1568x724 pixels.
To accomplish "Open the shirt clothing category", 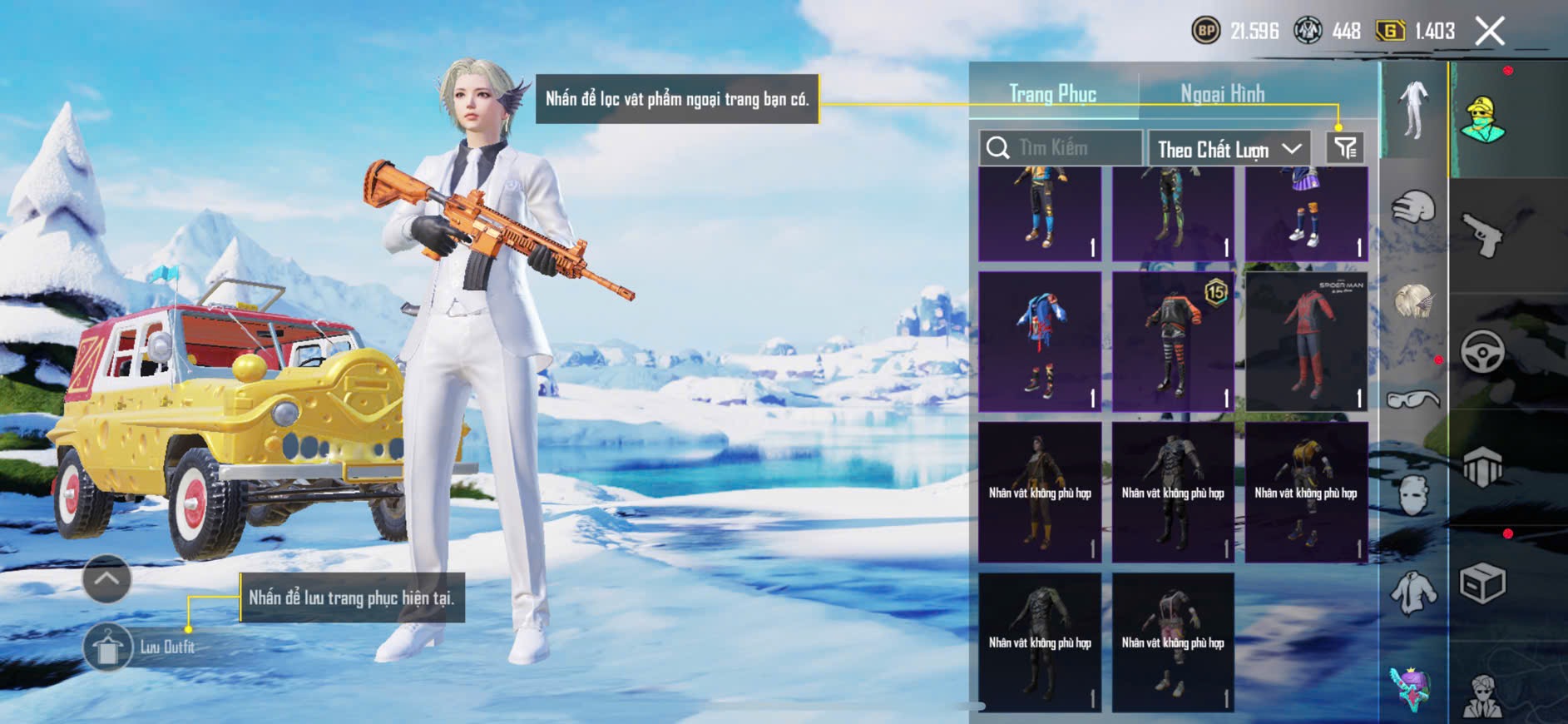I will [x=1413, y=593].
